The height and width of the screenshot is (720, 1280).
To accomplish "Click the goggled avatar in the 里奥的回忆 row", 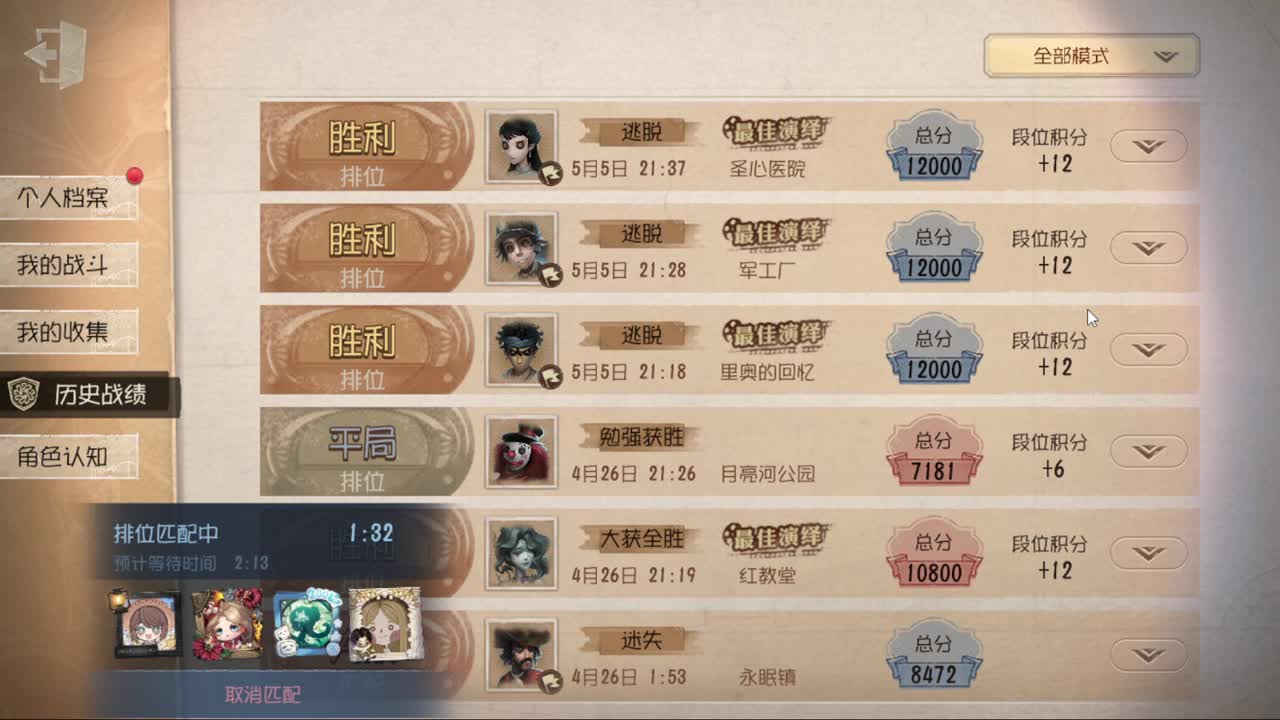I will point(519,349).
